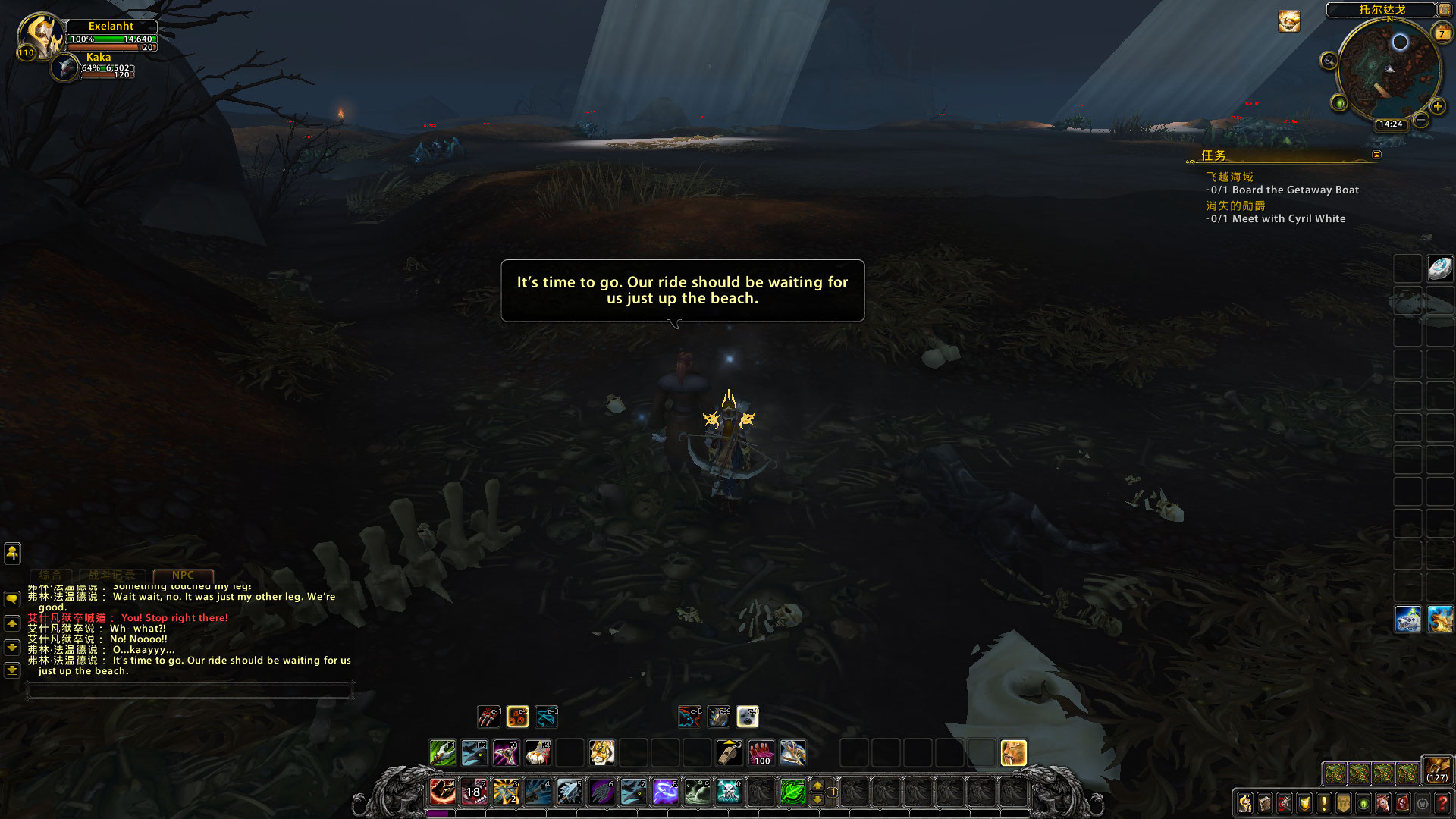Click the Exelanht player portrait
This screenshot has height=819, width=1456.
42,34
